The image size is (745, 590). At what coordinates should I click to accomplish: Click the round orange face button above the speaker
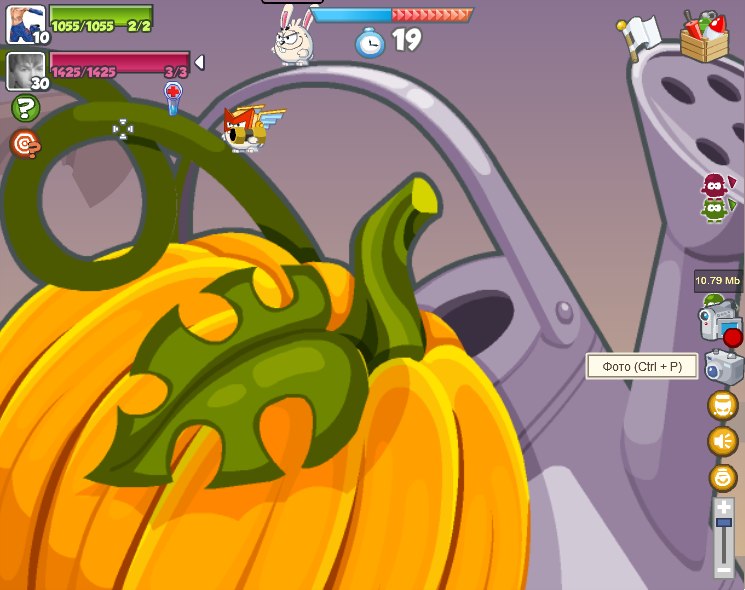pos(723,405)
